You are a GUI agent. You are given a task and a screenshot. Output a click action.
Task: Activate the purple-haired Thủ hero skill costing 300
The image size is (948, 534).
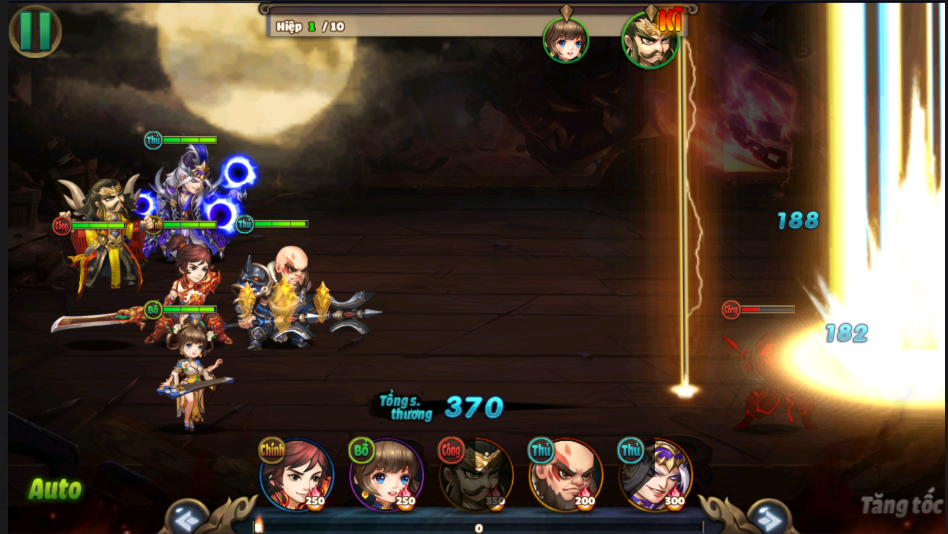click(655, 475)
